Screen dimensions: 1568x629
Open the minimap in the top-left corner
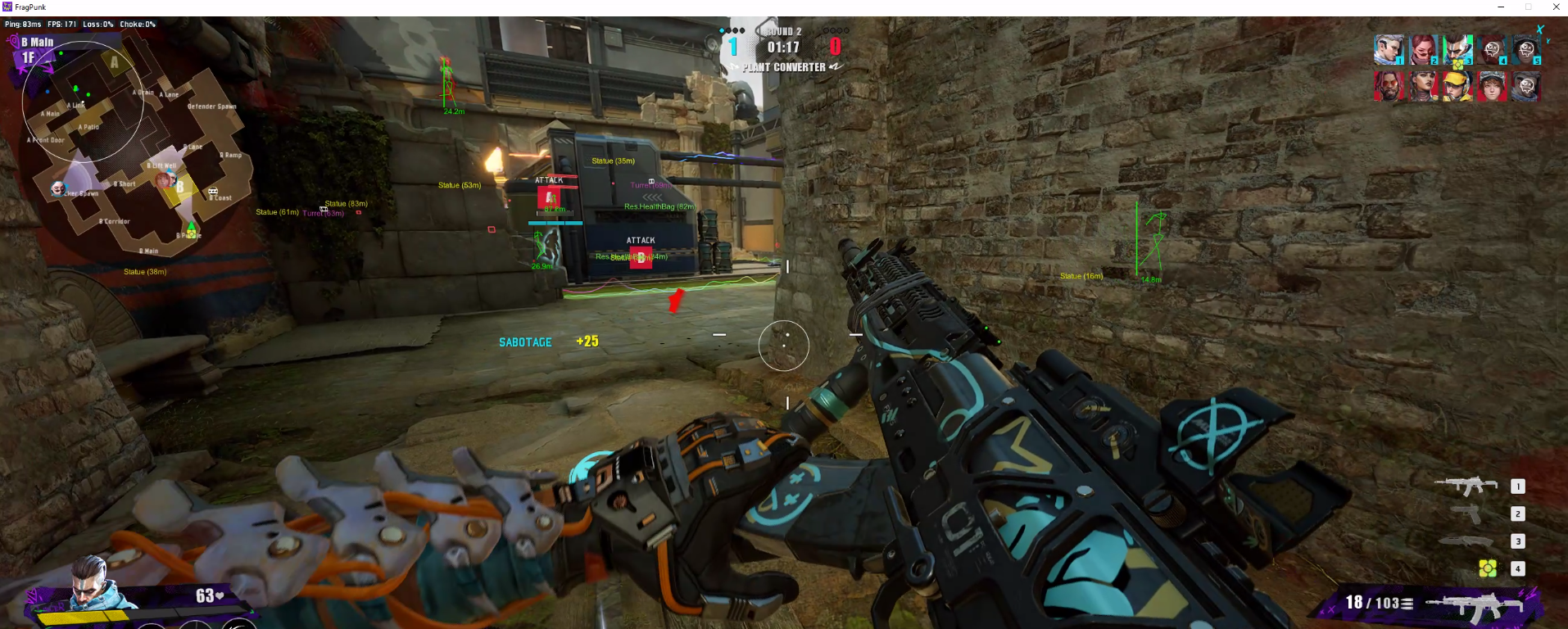pyautogui.click(x=131, y=147)
